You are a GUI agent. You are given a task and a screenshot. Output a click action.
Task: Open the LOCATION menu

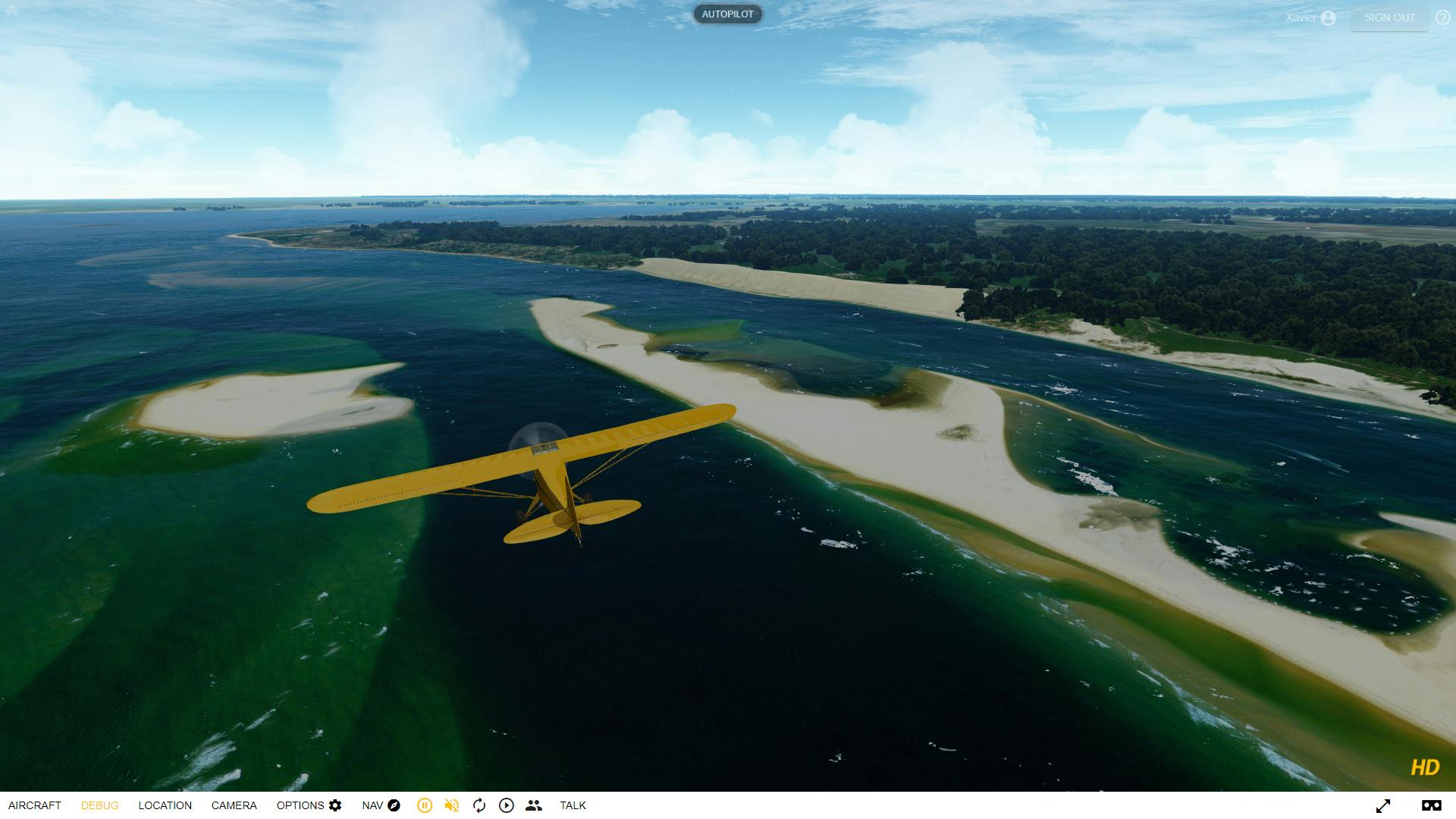click(x=165, y=805)
